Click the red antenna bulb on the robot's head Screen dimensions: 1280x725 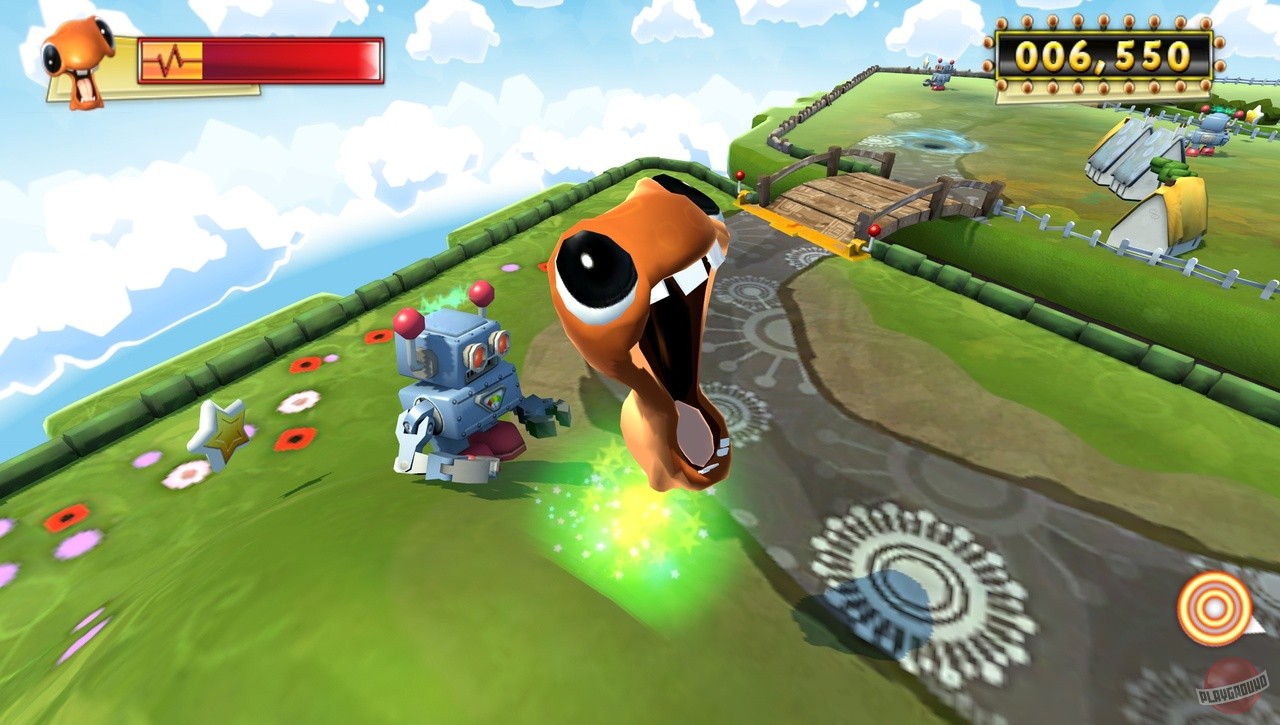(482, 292)
